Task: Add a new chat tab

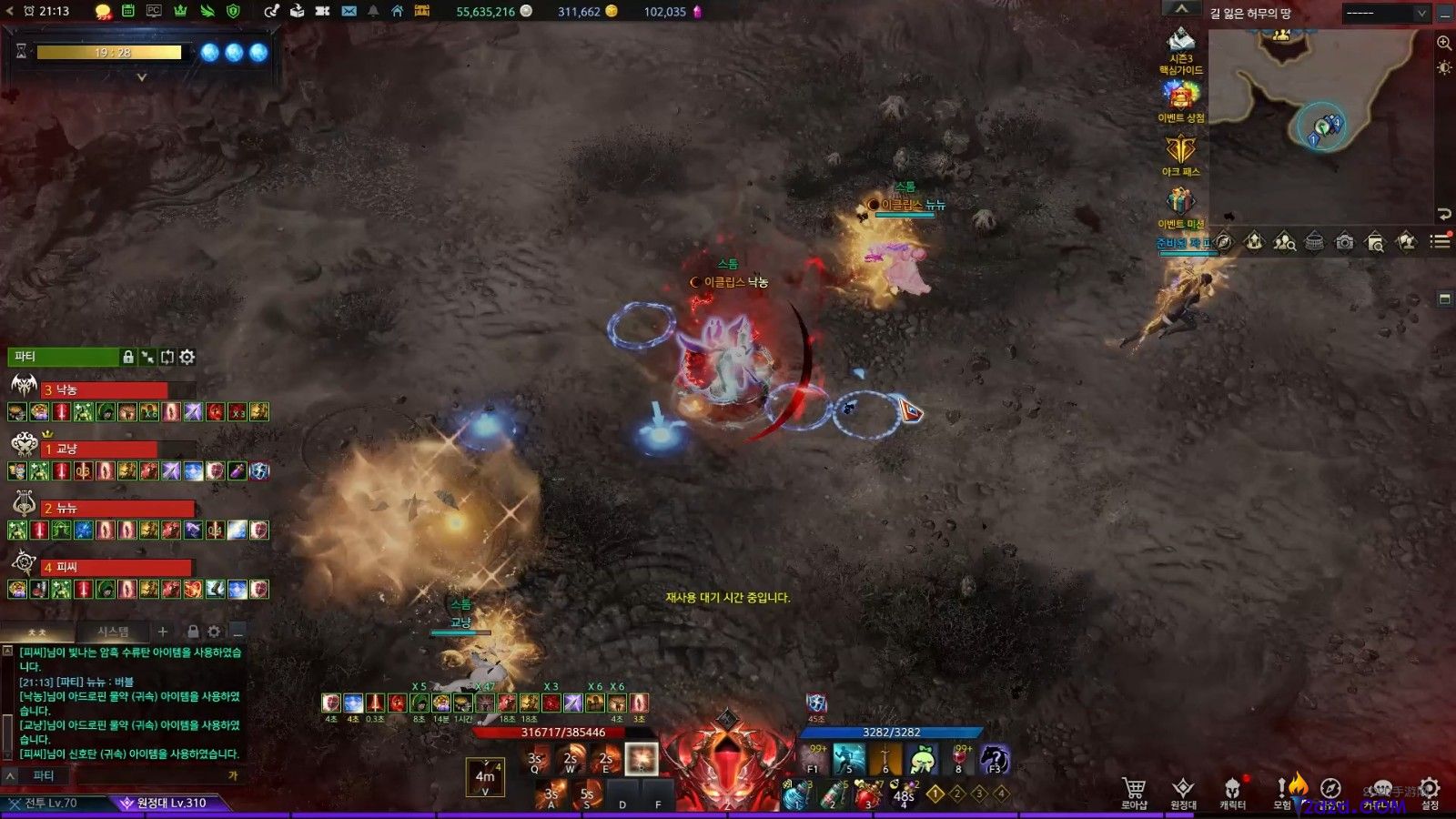Action: (x=162, y=632)
